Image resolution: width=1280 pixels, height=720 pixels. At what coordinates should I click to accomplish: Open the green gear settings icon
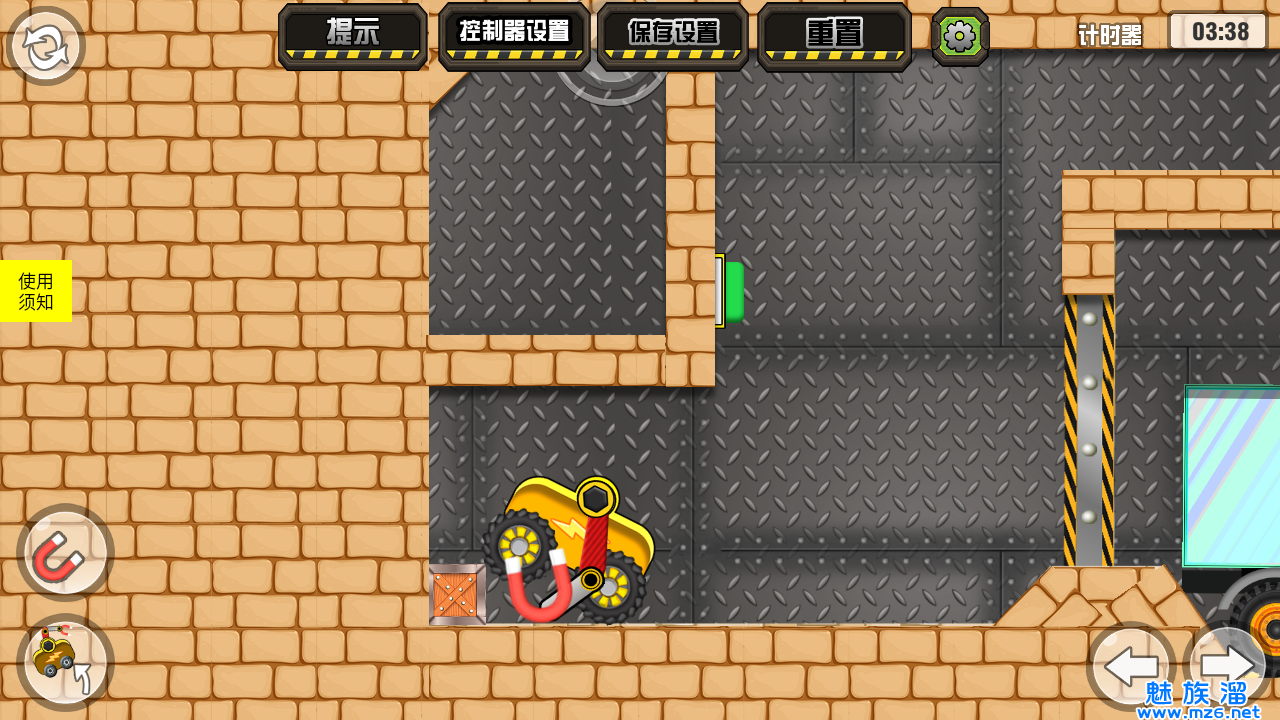tap(960, 36)
